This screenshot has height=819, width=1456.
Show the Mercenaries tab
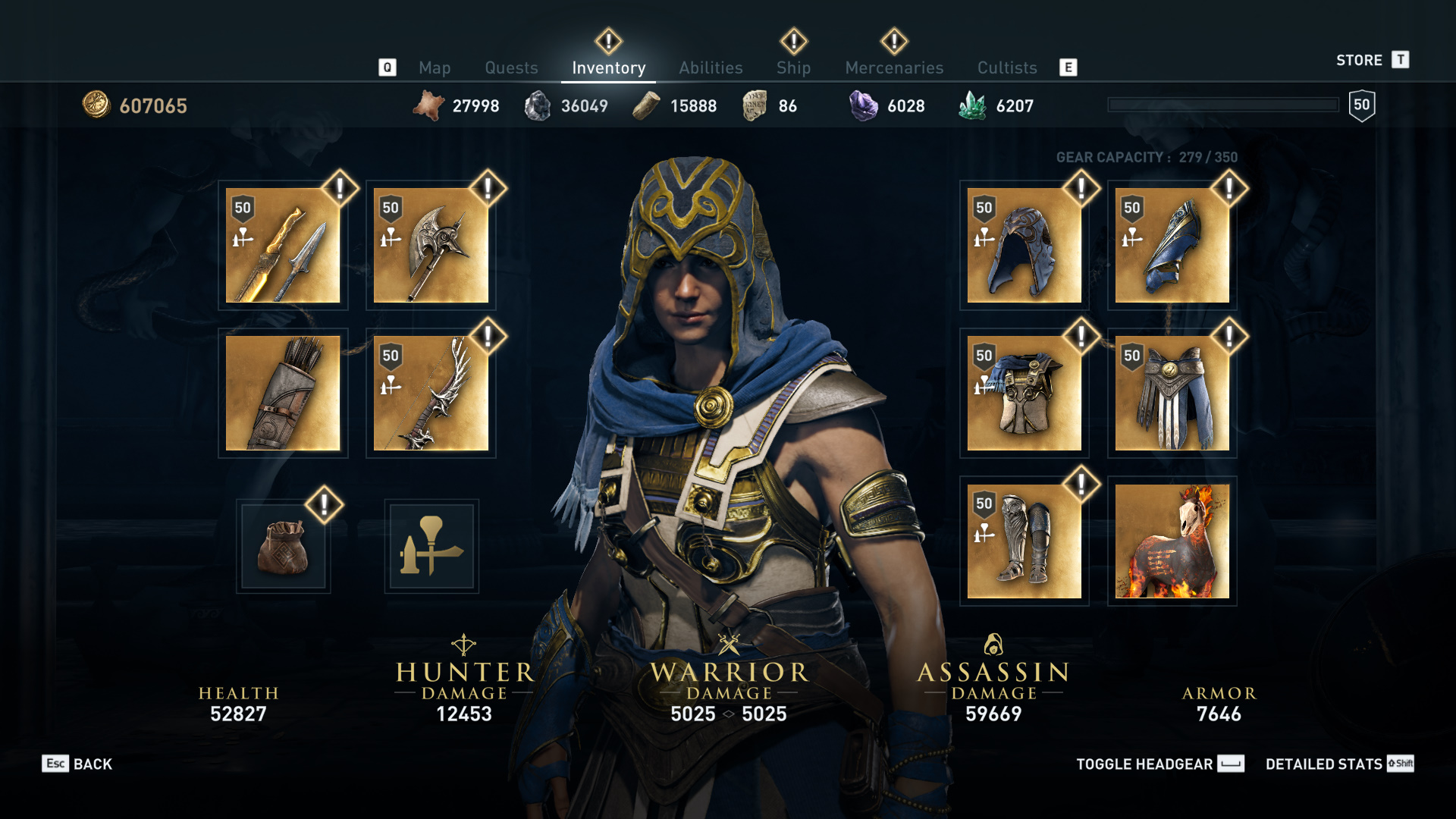click(x=894, y=68)
